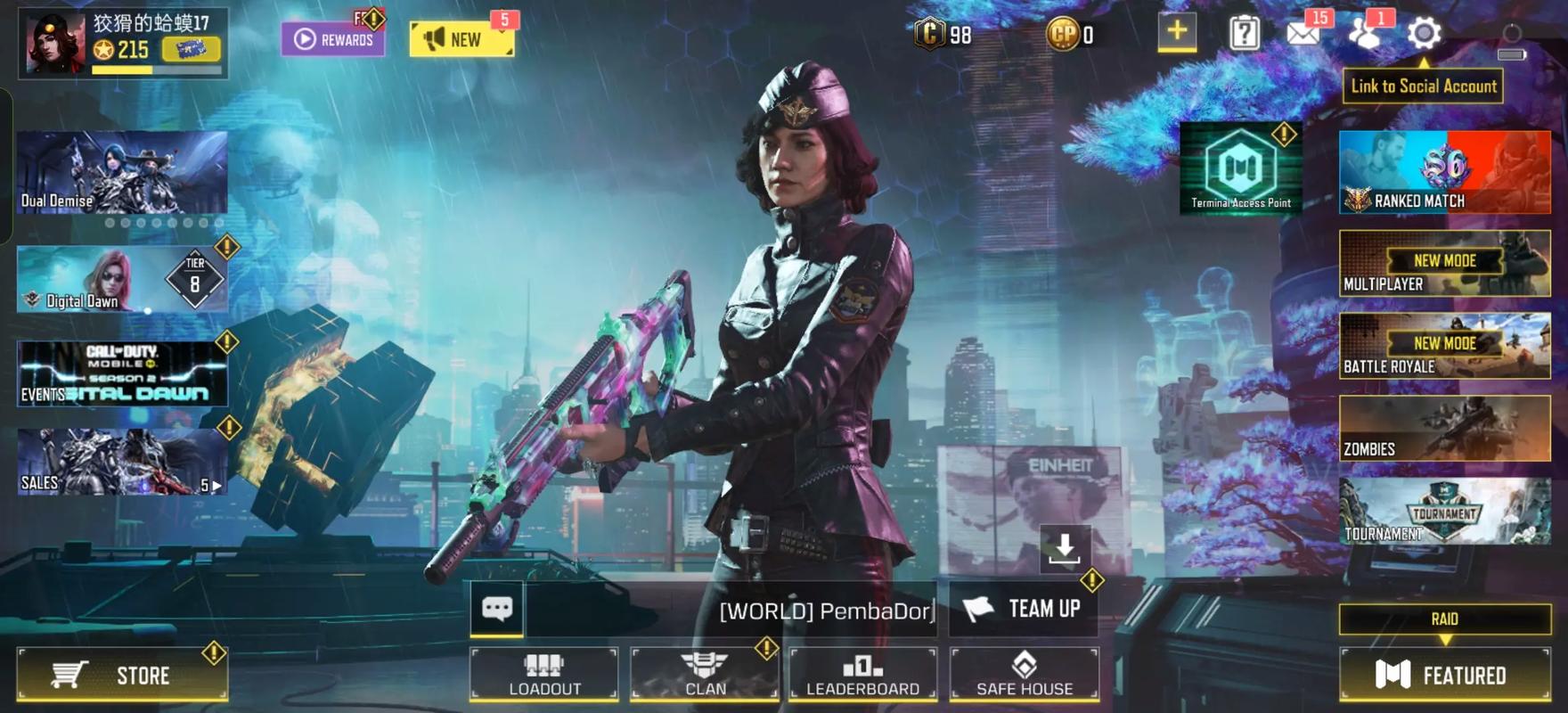Open the Terminal Access Point
Screen dimensions: 1568x713
[1240, 168]
